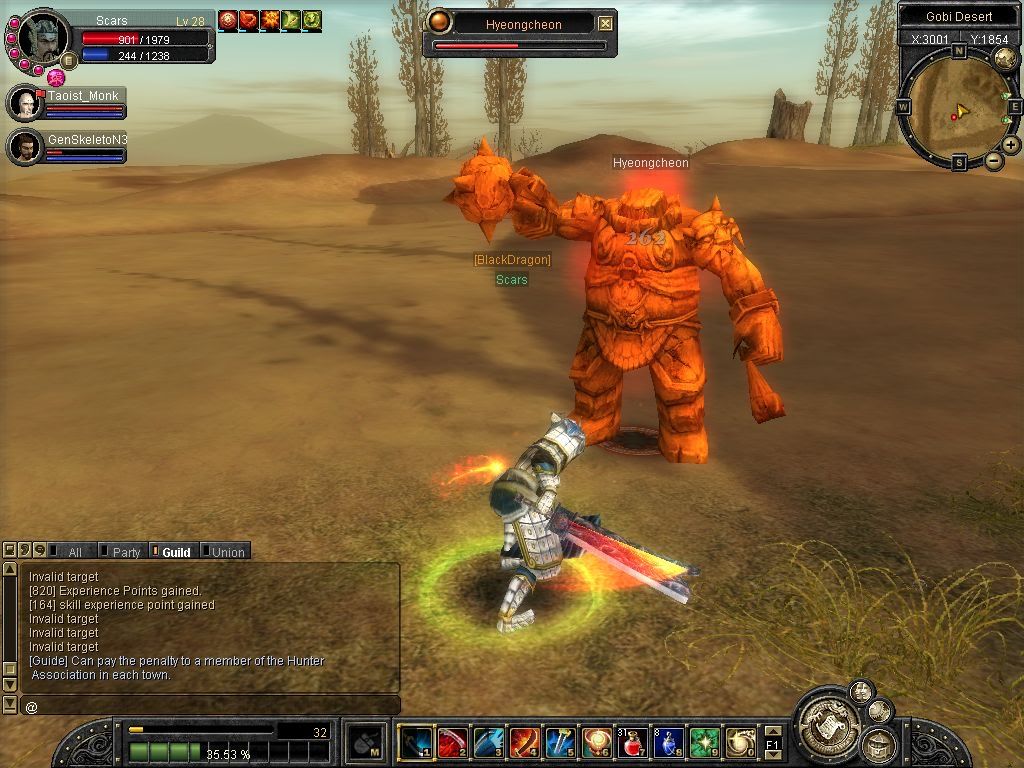Switch to the All chat tab
The width and height of the screenshot is (1024, 768).
[x=68, y=552]
